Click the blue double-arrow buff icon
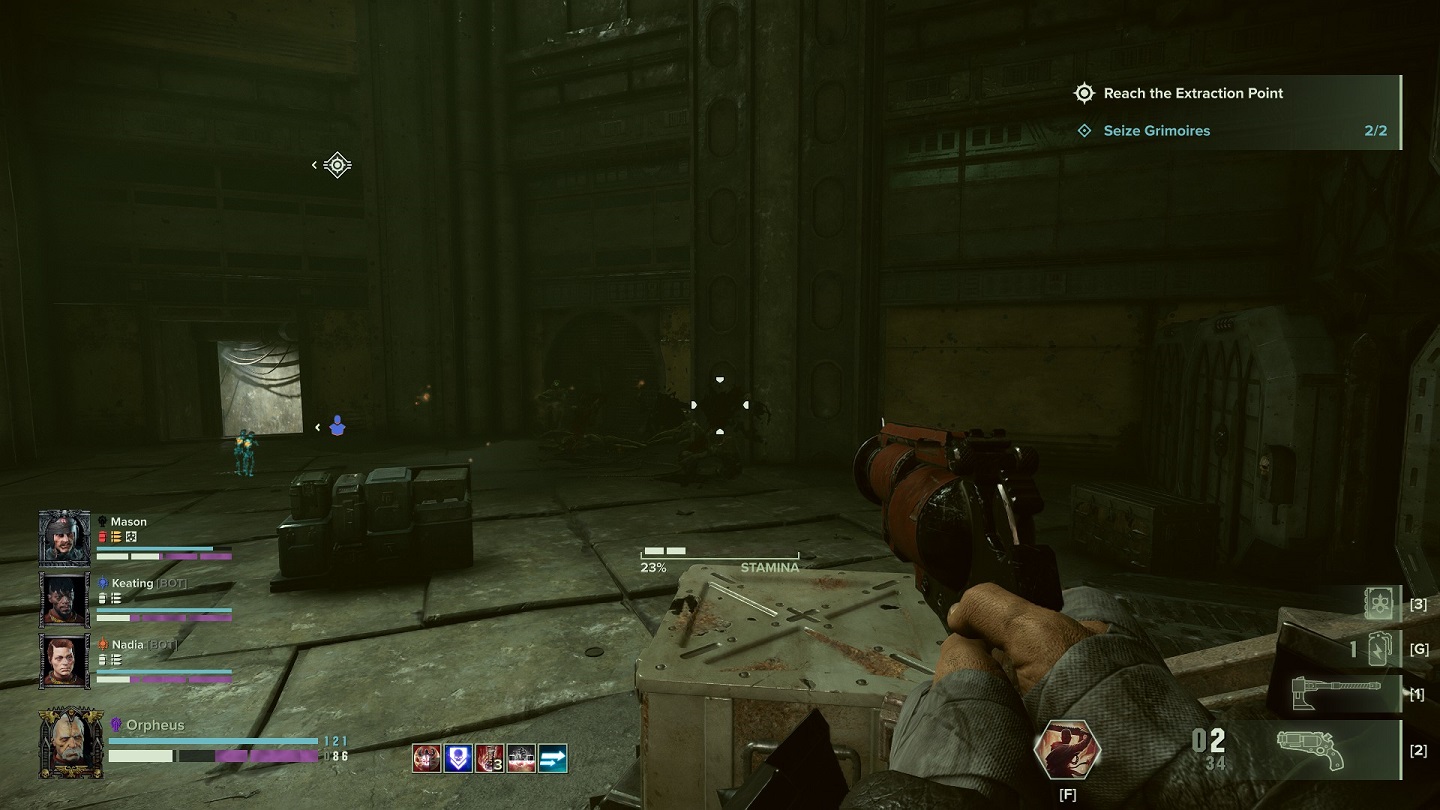1440x810 pixels. pos(553,758)
